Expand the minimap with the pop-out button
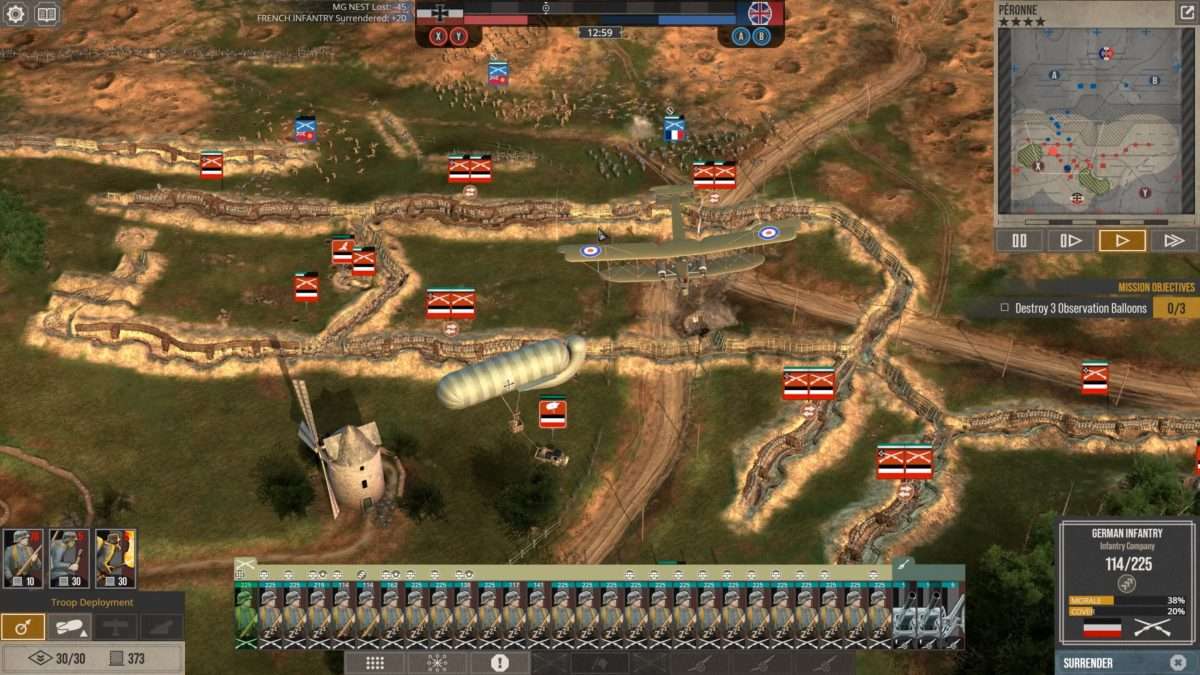Image resolution: width=1200 pixels, height=675 pixels. (x=1185, y=13)
